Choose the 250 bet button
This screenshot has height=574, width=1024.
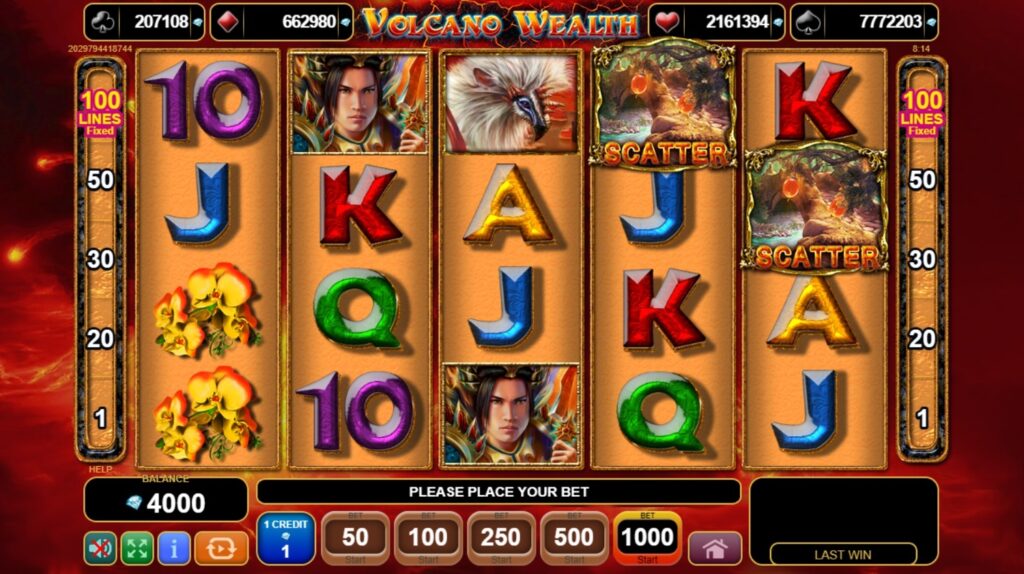pyautogui.click(x=501, y=539)
